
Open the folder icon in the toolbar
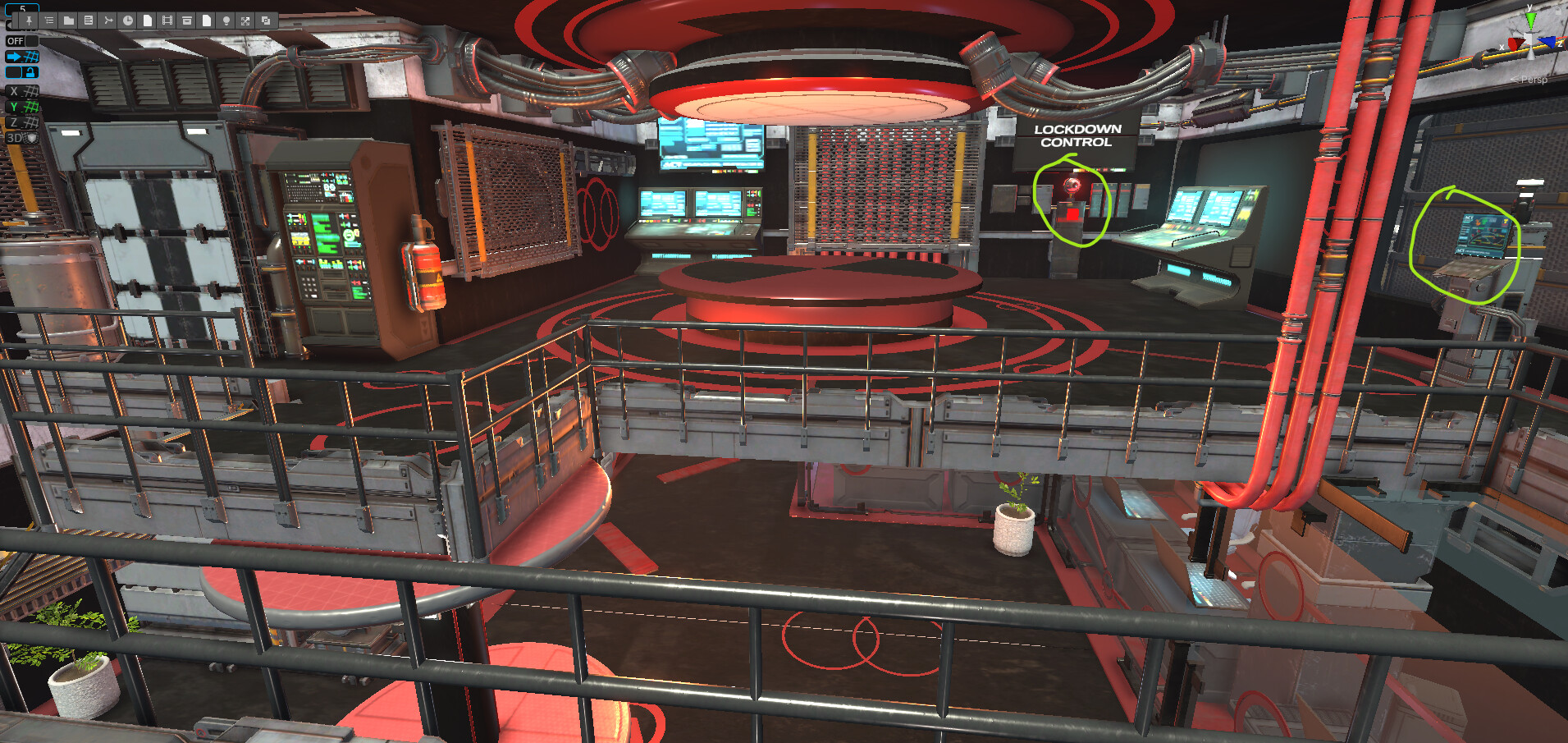coord(69,21)
